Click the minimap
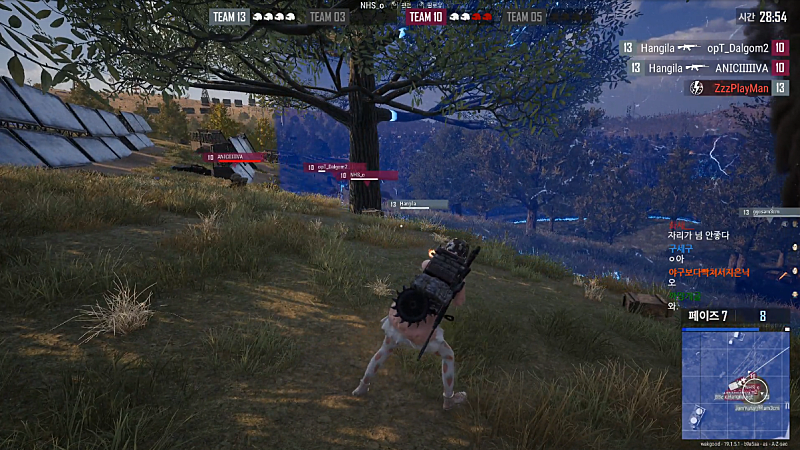Image resolution: width=800 pixels, height=450 pixels. pos(735,382)
